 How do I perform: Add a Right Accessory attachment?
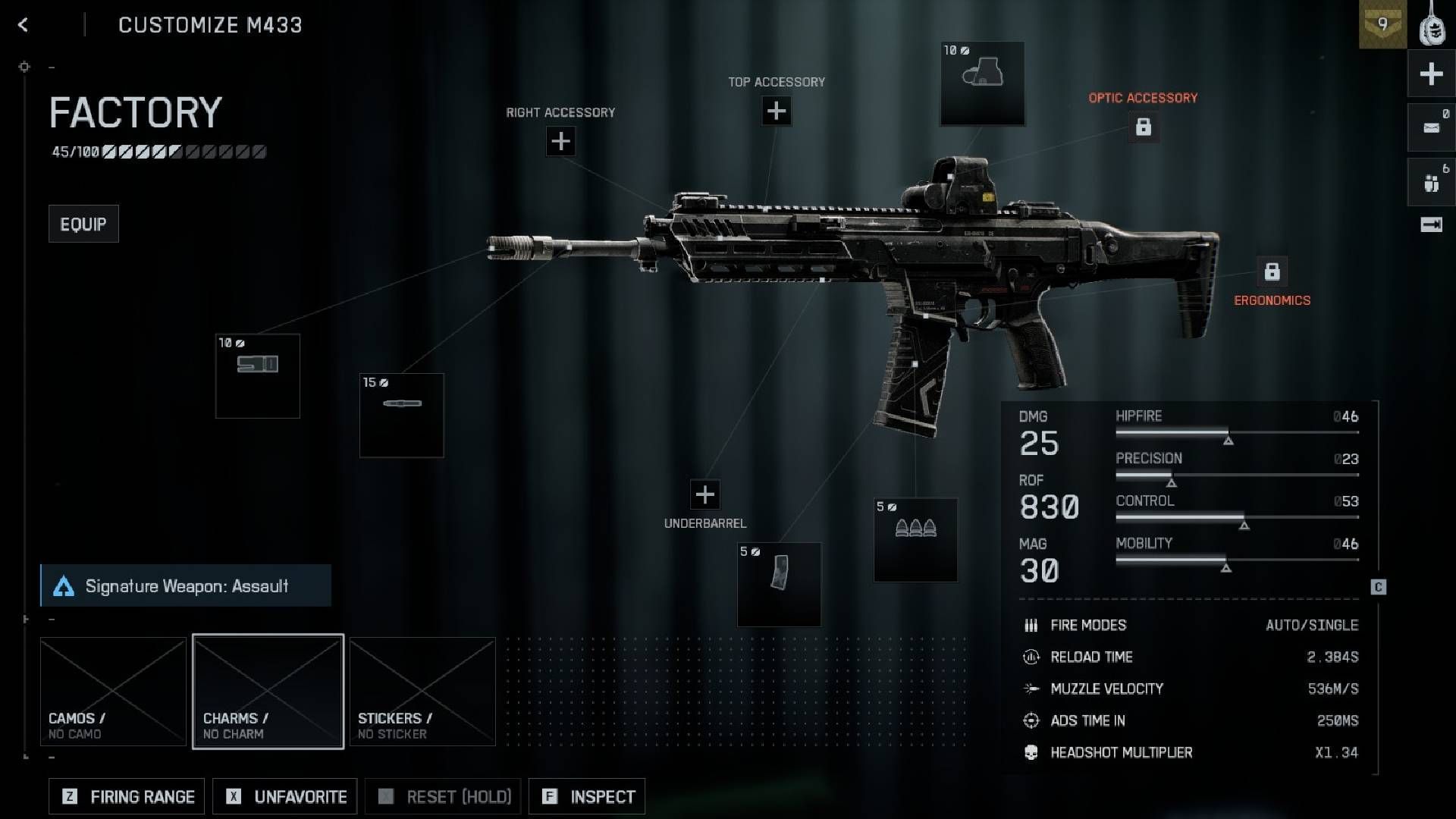coord(560,141)
